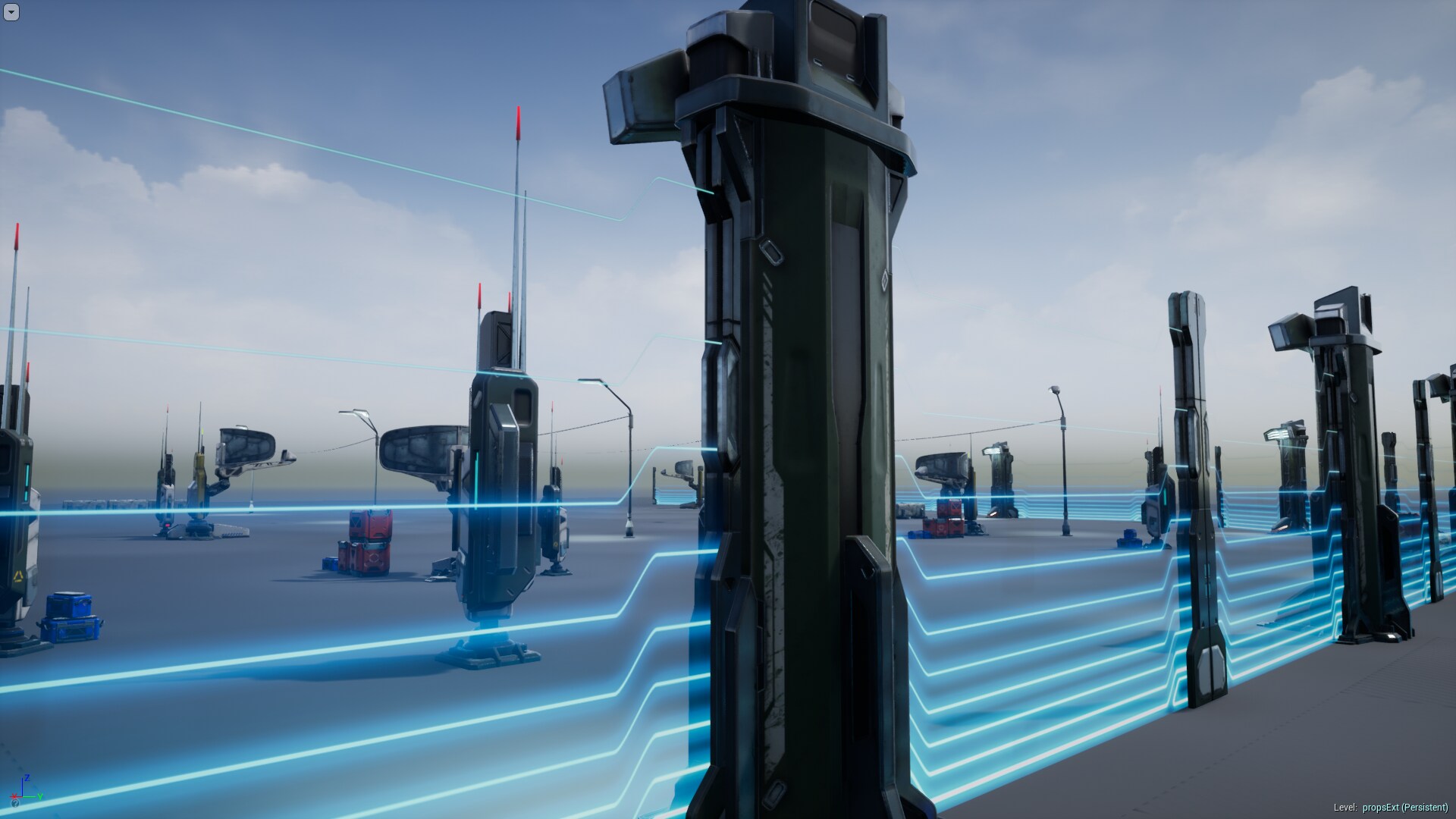This screenshot has width=1456, height=819.
Task: Select the small drone near the horizon
Action: point(682,469)
